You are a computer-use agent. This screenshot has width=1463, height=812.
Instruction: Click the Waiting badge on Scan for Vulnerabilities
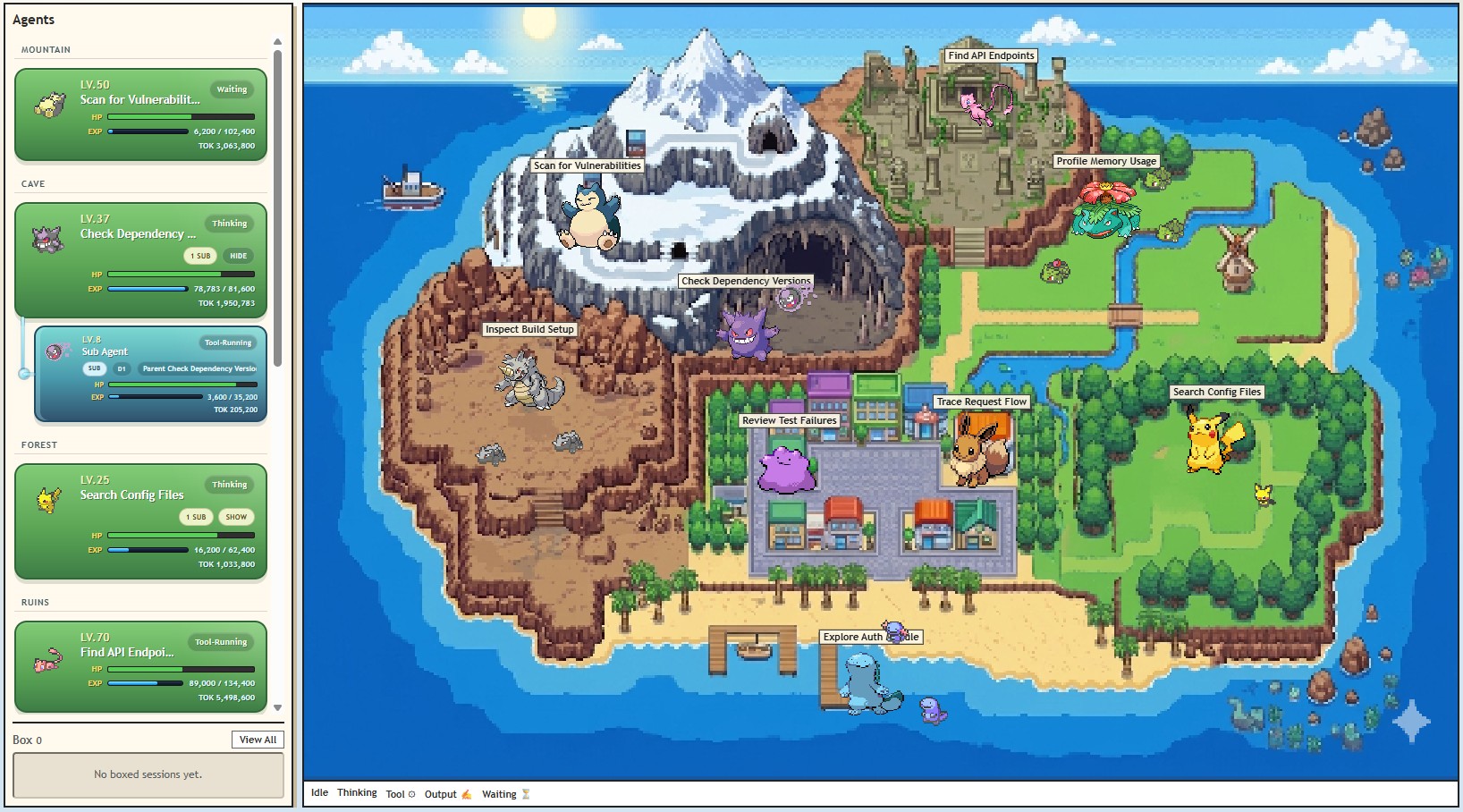pyautogui.click(x=231, y=89)
